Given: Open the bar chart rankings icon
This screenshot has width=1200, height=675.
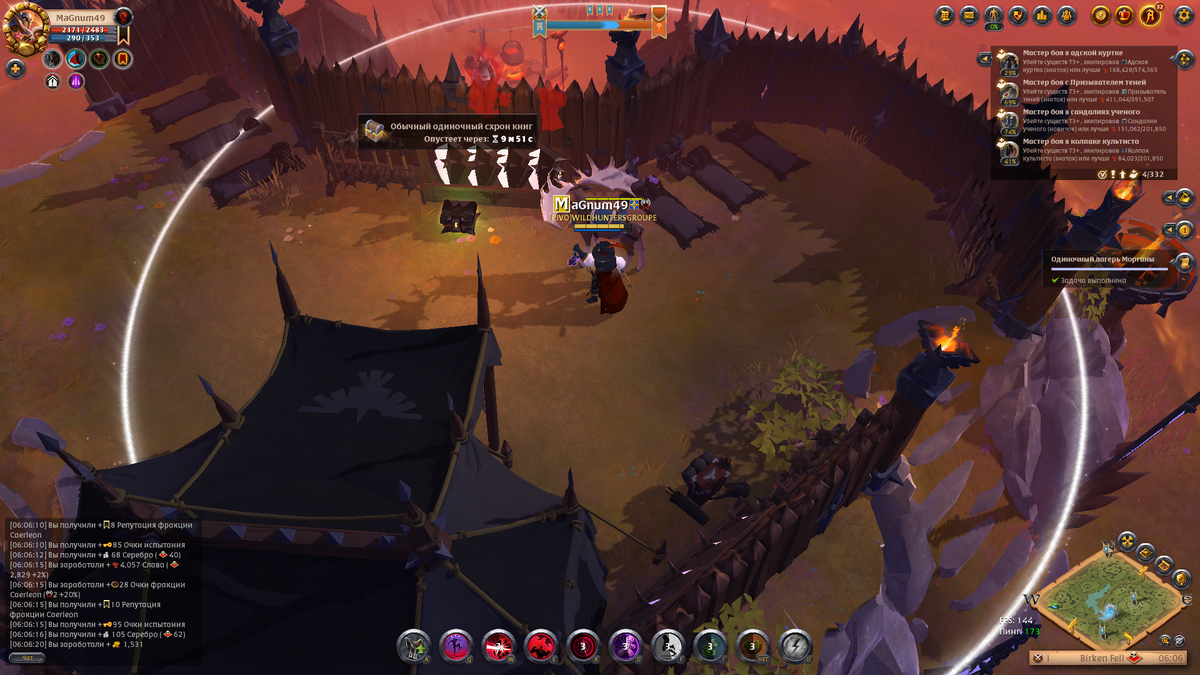Looking at the screenshot, I should (1042, 15).
